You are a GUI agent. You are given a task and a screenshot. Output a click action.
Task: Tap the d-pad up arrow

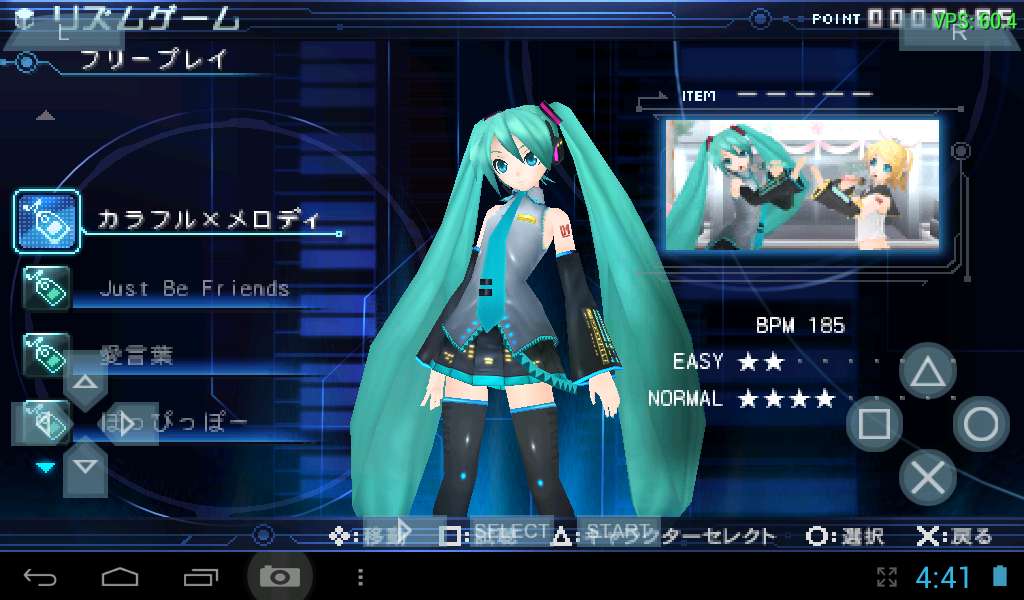(x=85, y=383)
